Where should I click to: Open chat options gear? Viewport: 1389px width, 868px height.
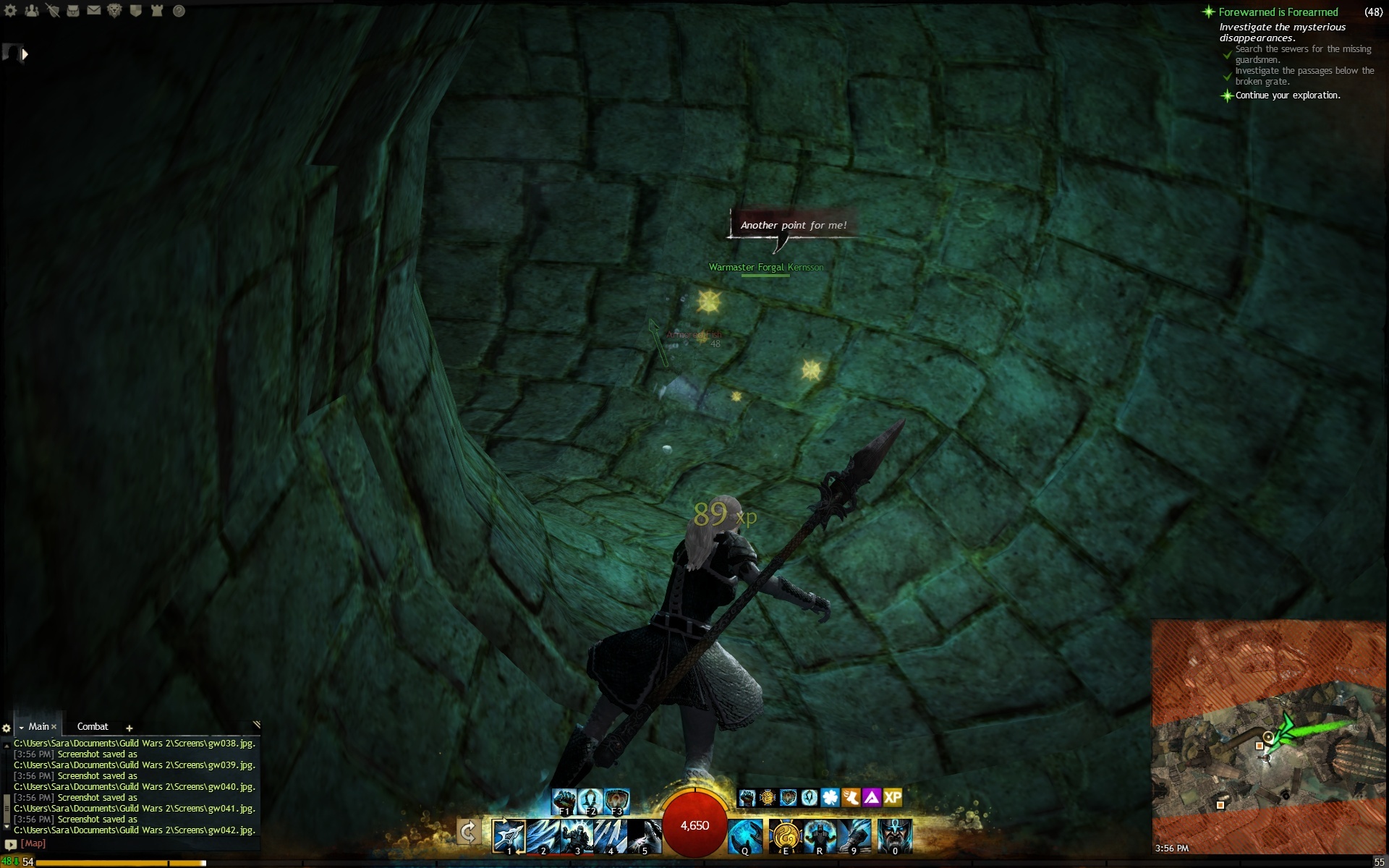pyautogui.click(x=7, y=728)
